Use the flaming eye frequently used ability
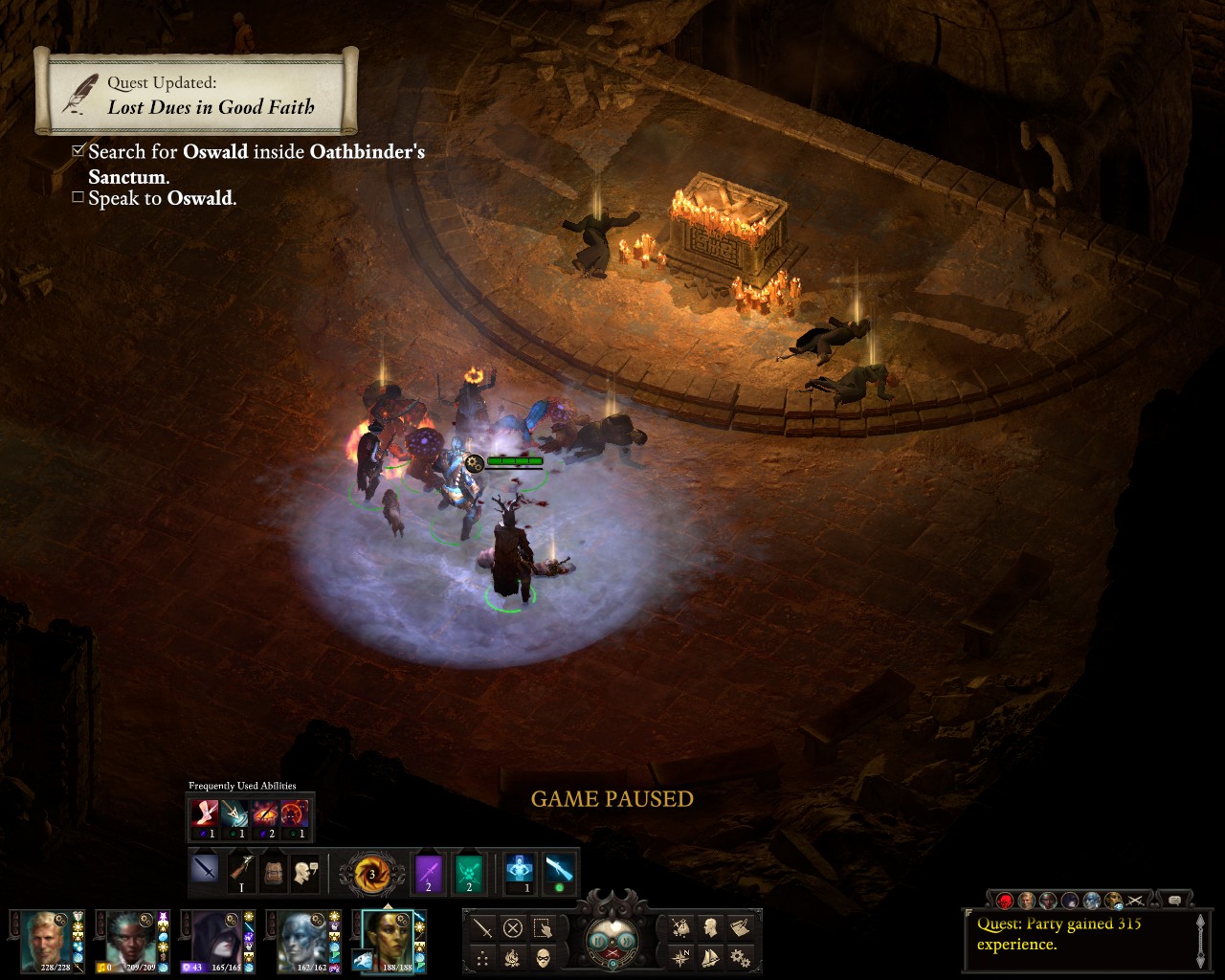This screenshot has width=1225, height=980. click(265, 815)
